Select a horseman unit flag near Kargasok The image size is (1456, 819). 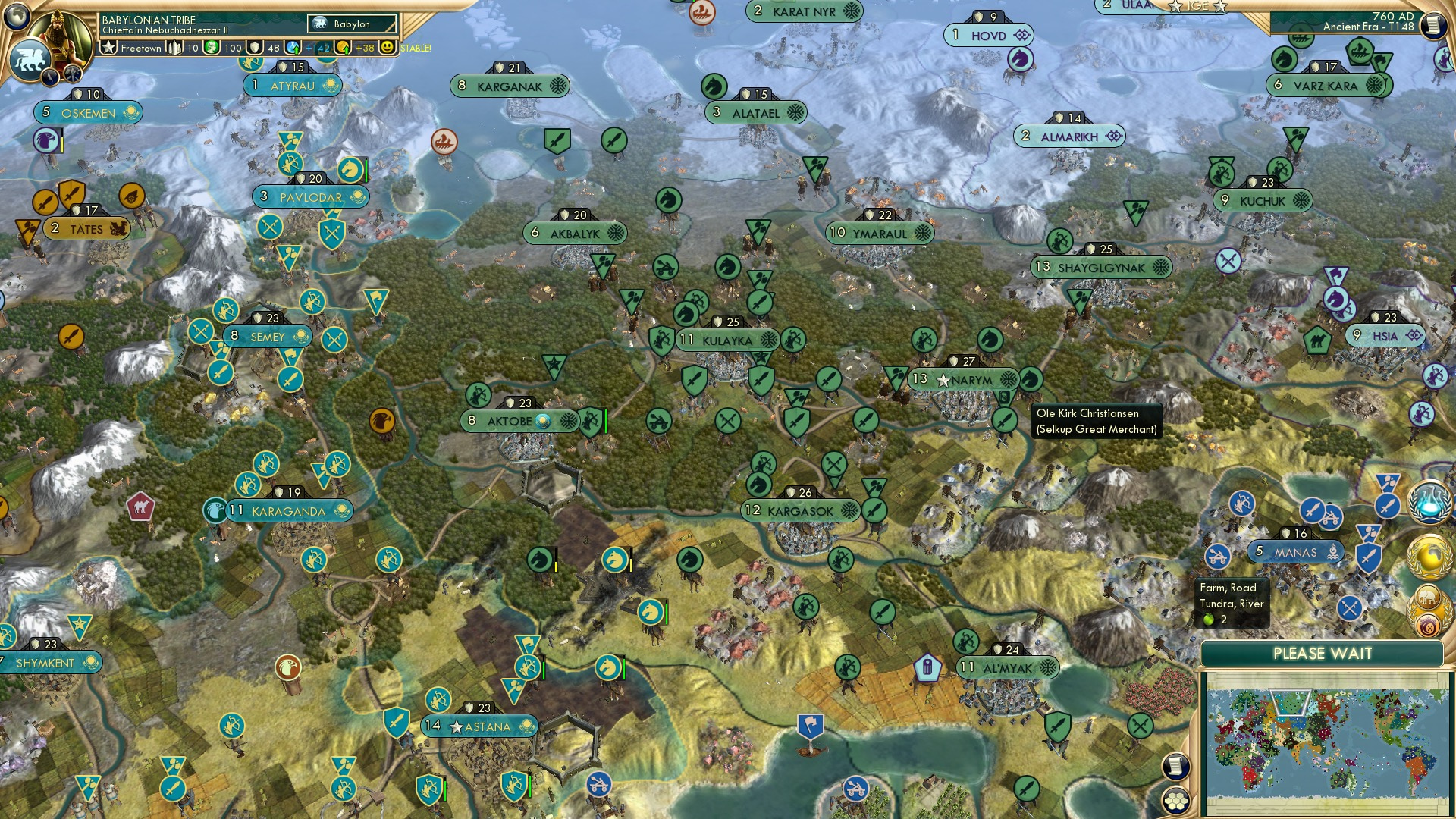click(x=758, y=485)
